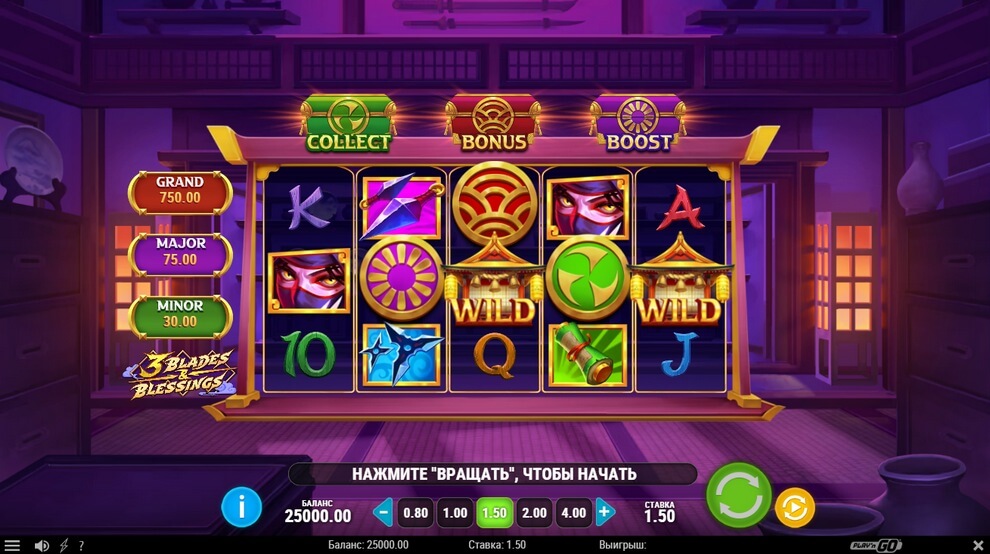This screenshot has width=990, height=554.
Task: Select the 0.80 bet value
Action: click(x=415, y=513)
